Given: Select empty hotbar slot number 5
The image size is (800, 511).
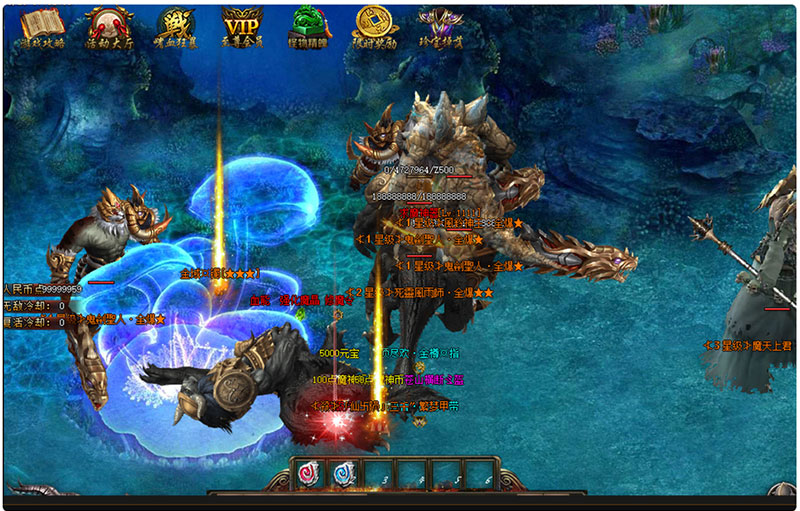Looking at the screenshot, I should click(448, 475).
